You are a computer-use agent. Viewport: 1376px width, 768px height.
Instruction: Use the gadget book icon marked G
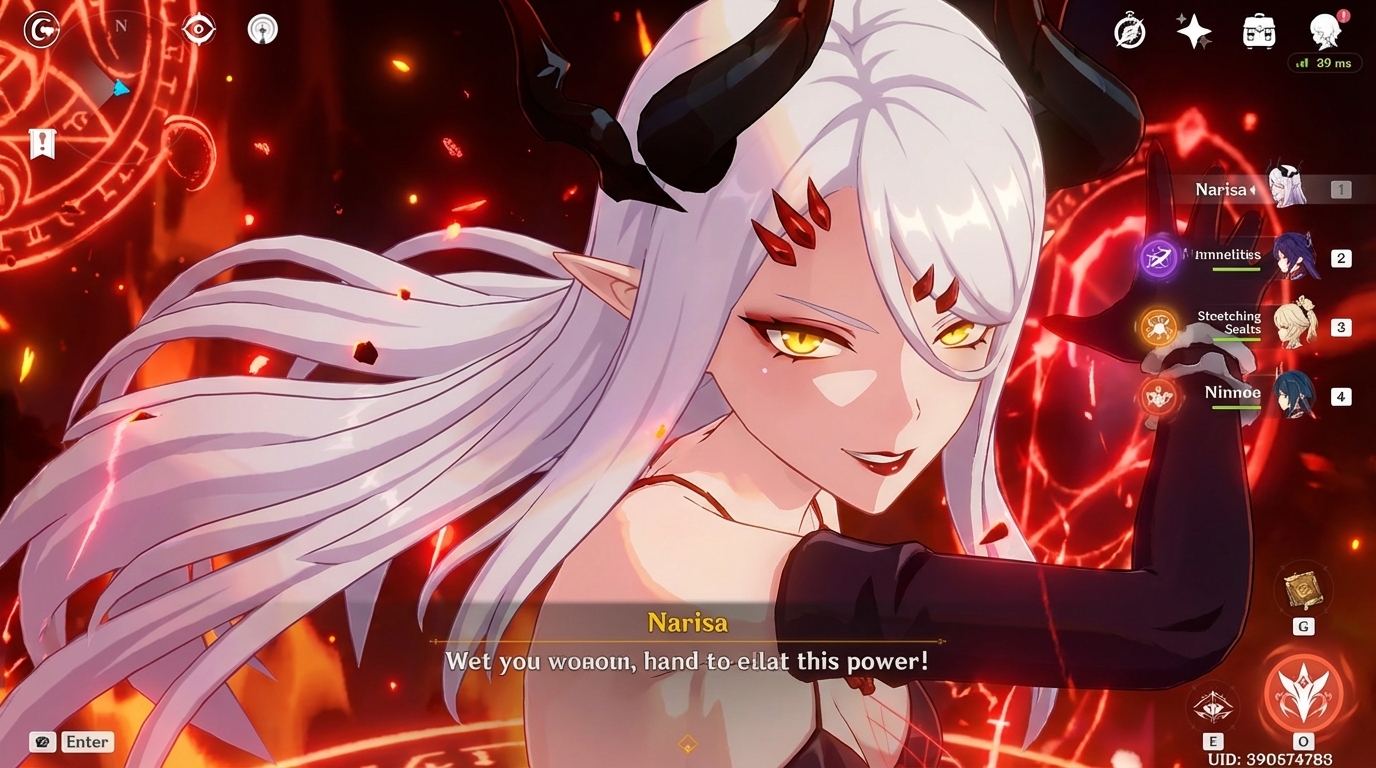[x=1302, y=590]
